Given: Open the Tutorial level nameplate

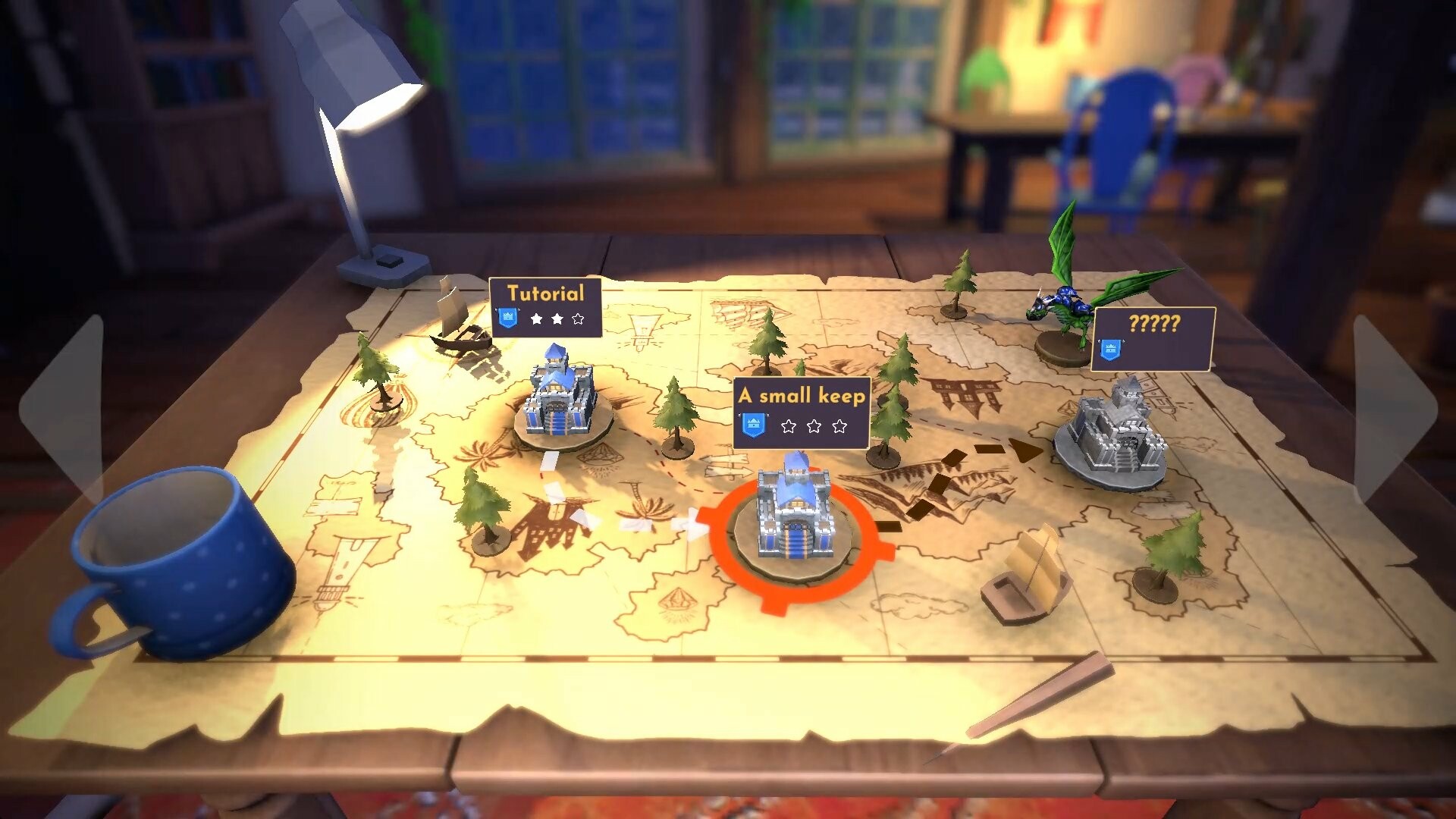Looking at the screenshot, I should coord(548,294).
